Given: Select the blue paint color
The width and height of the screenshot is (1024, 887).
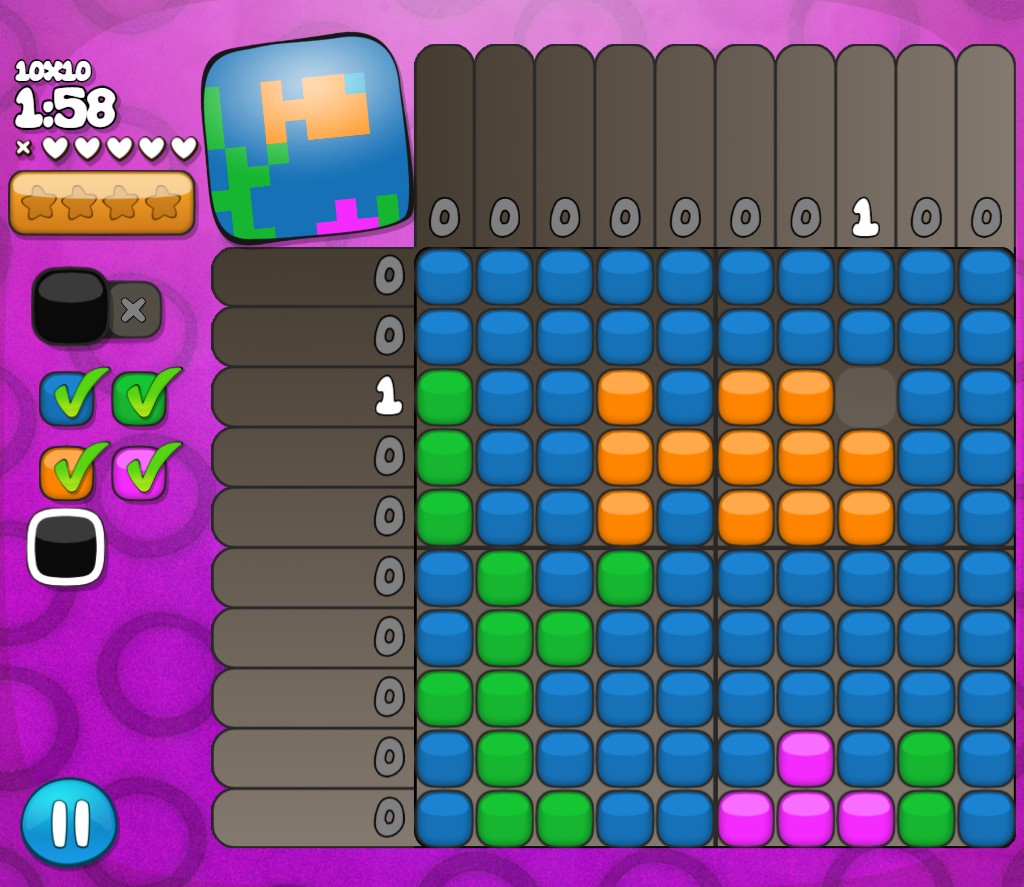Looking at the screenshot, I should (66, 398).
